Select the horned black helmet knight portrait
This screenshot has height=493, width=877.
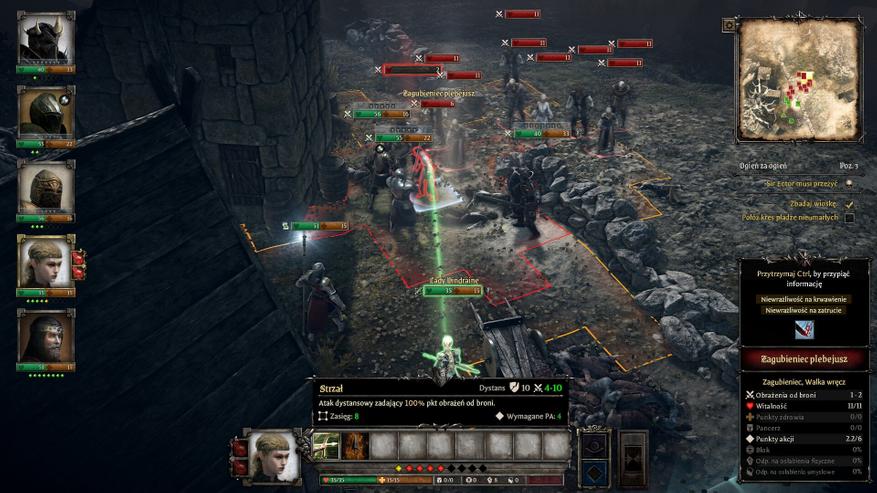pyautogui.click(x=45, y=38)
